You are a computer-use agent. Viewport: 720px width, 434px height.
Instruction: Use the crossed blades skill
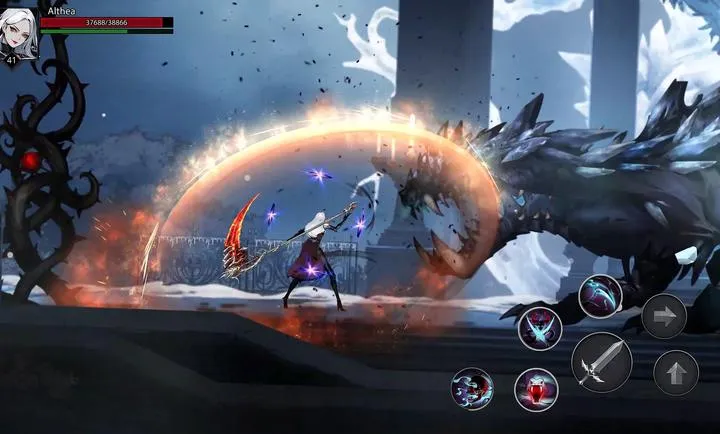pos(540,328)
